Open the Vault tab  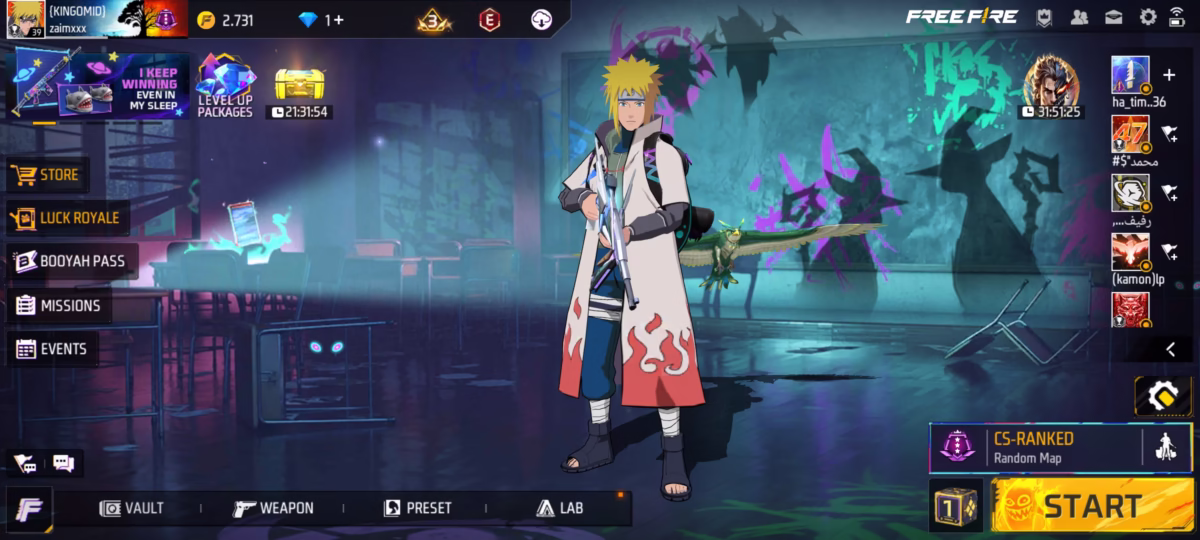(132, 508)
